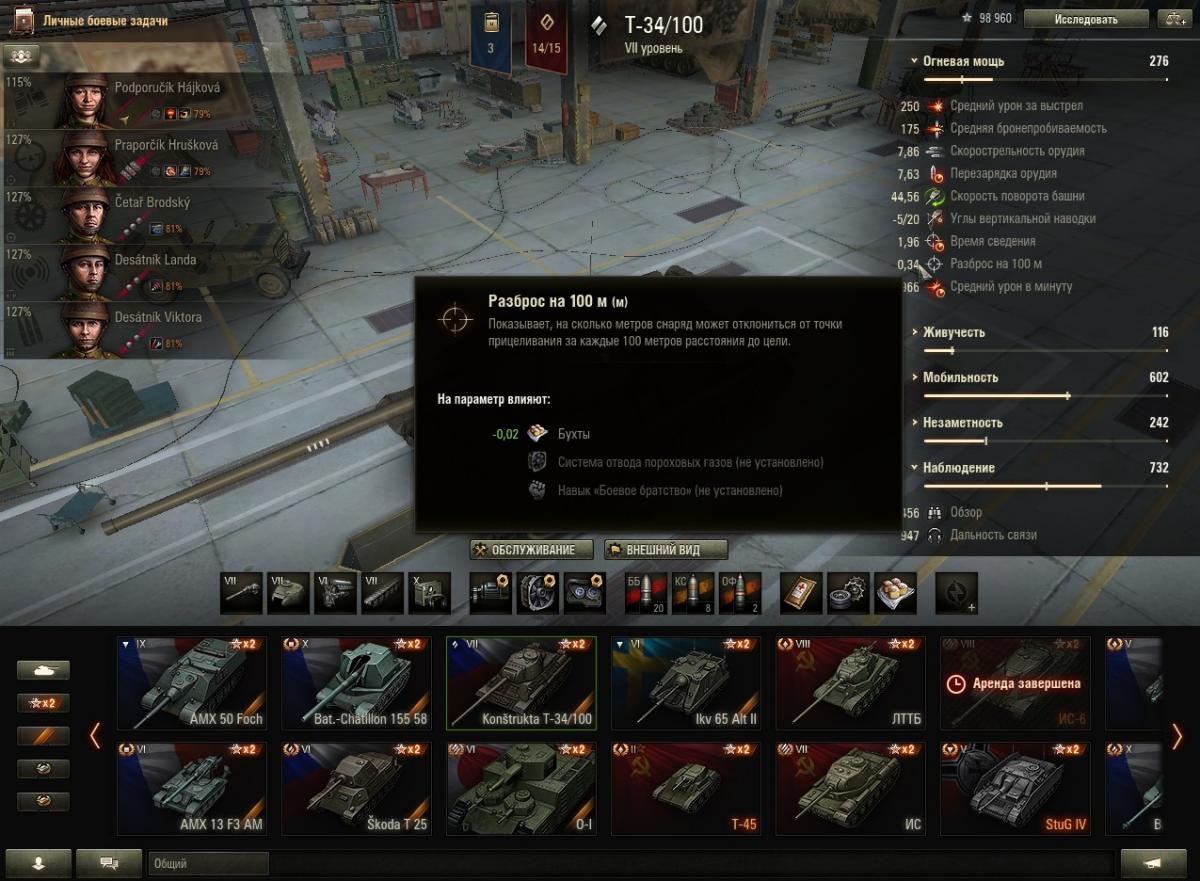Expand the Мобильность stats section

[x=960, y=377]
